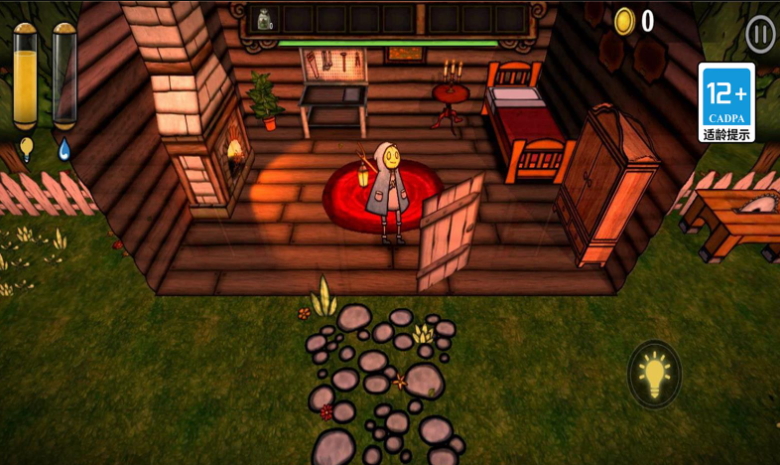This screenshot has width=780, height=465.
Task: Click the gold coin icon
Action: [625, 21]
